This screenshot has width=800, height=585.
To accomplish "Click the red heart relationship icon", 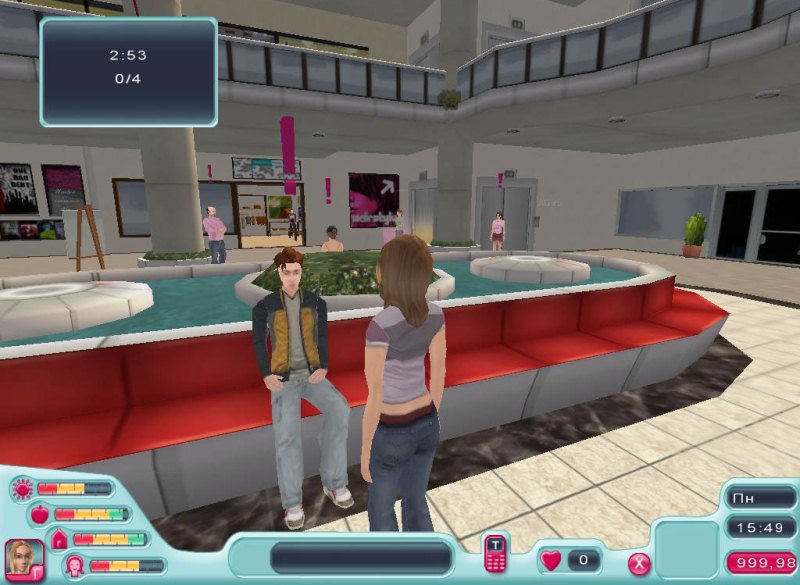I will [551, 560].
